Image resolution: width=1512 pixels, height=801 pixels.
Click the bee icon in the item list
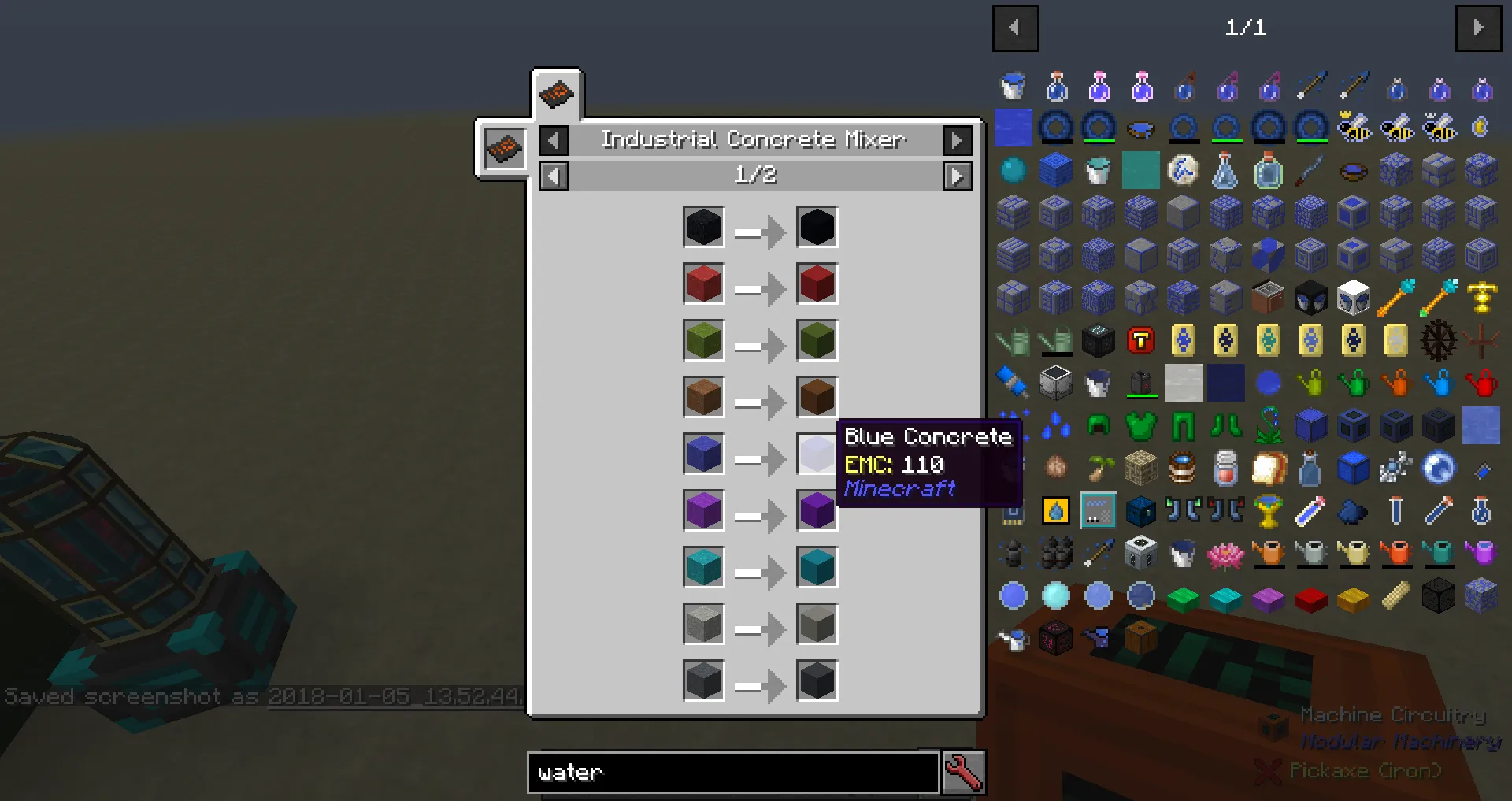coord(1354,128)
